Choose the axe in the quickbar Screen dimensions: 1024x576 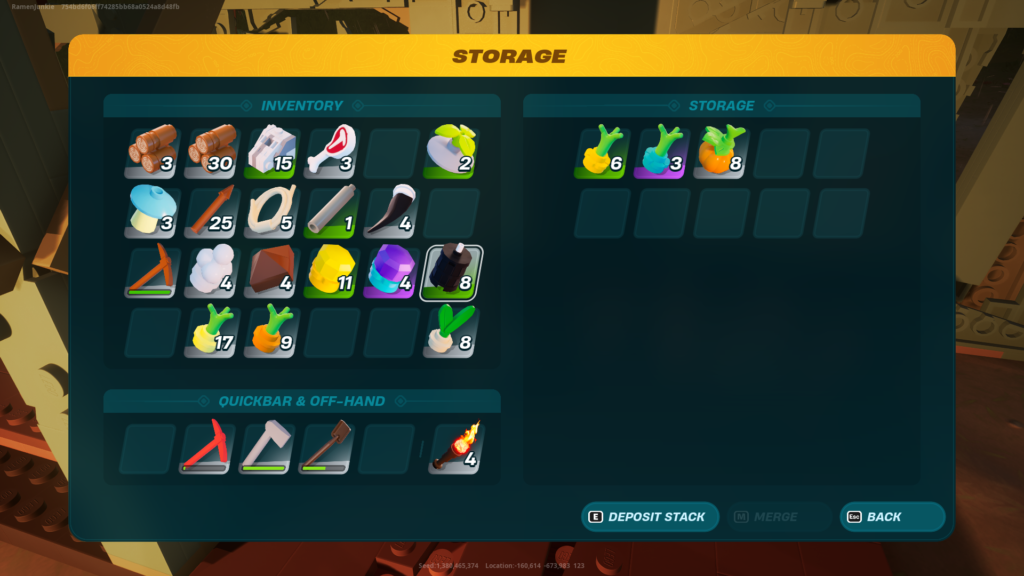pyautogui.click(x=267, y=448)
